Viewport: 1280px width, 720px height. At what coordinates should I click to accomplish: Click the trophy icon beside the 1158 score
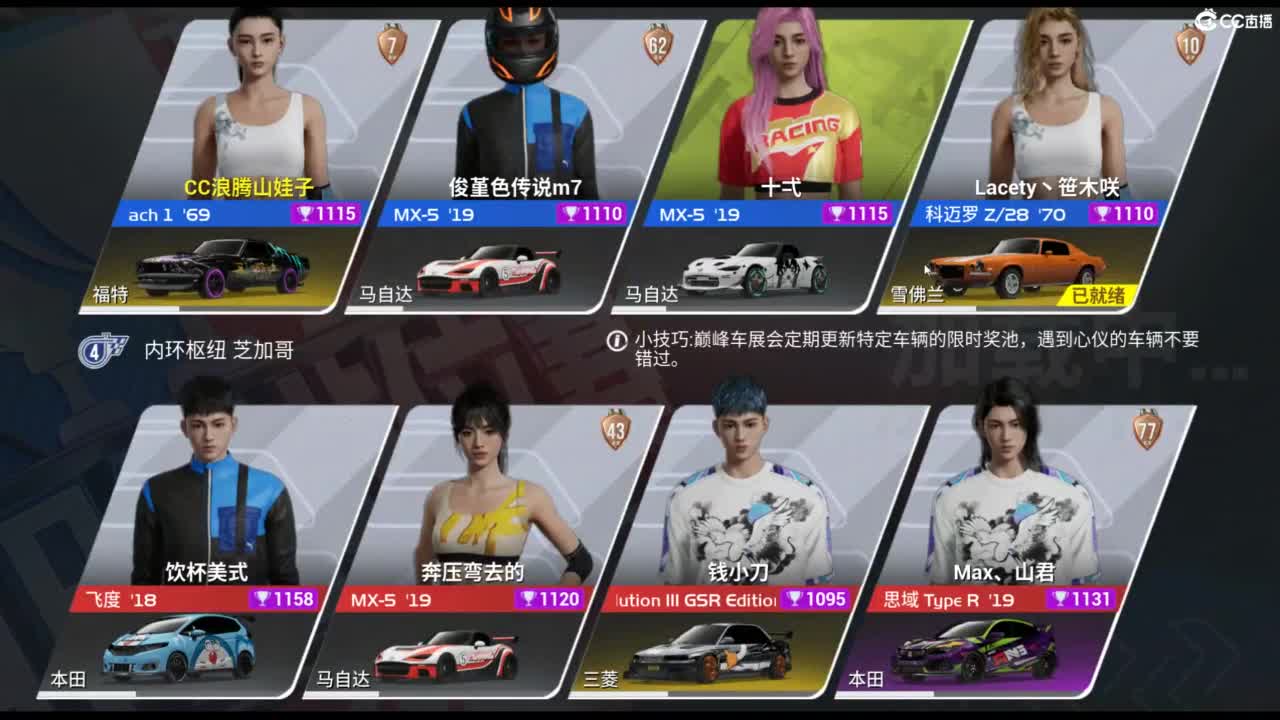pos(262,600)
